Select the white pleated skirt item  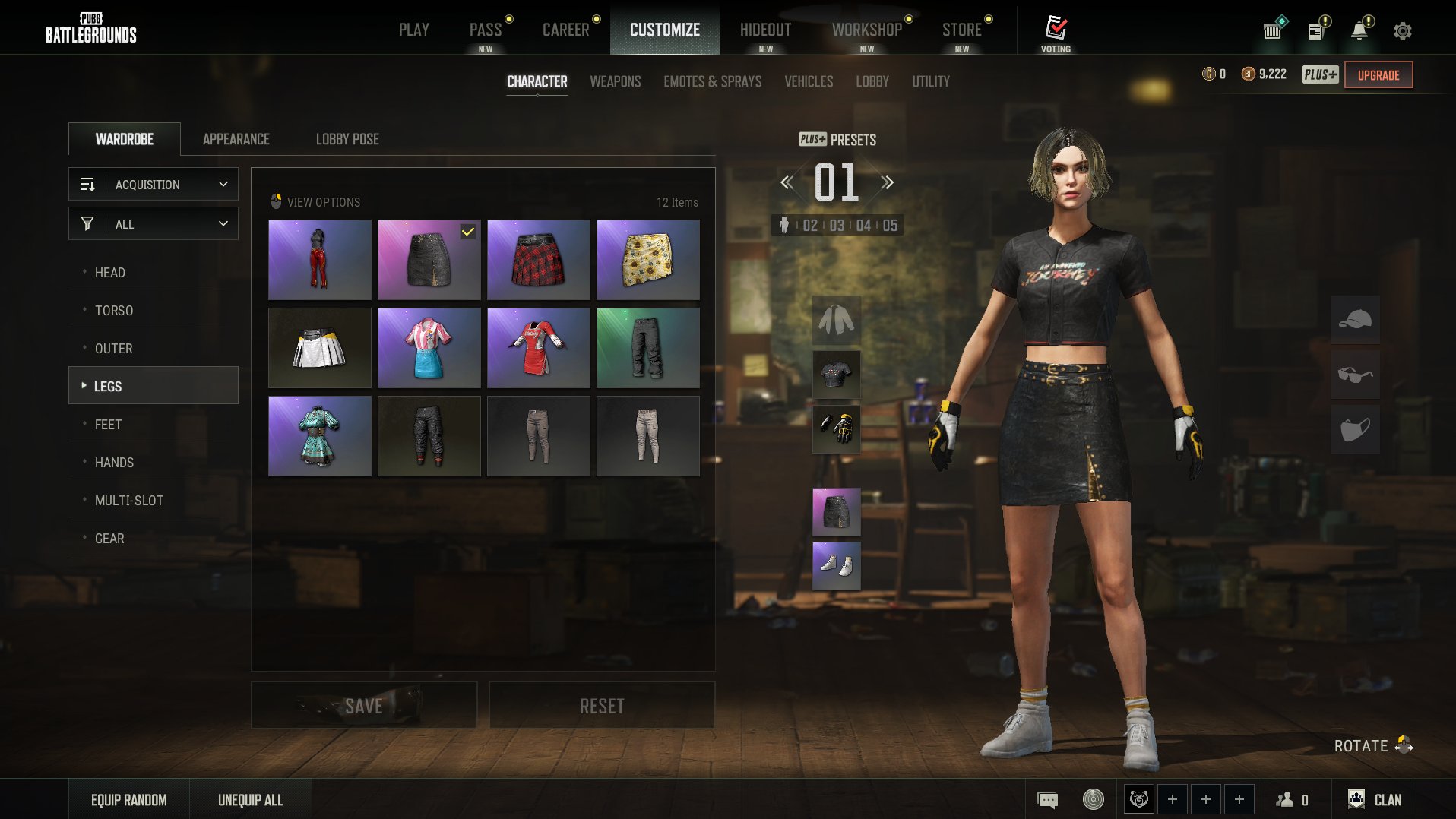(x=319, y=348)
